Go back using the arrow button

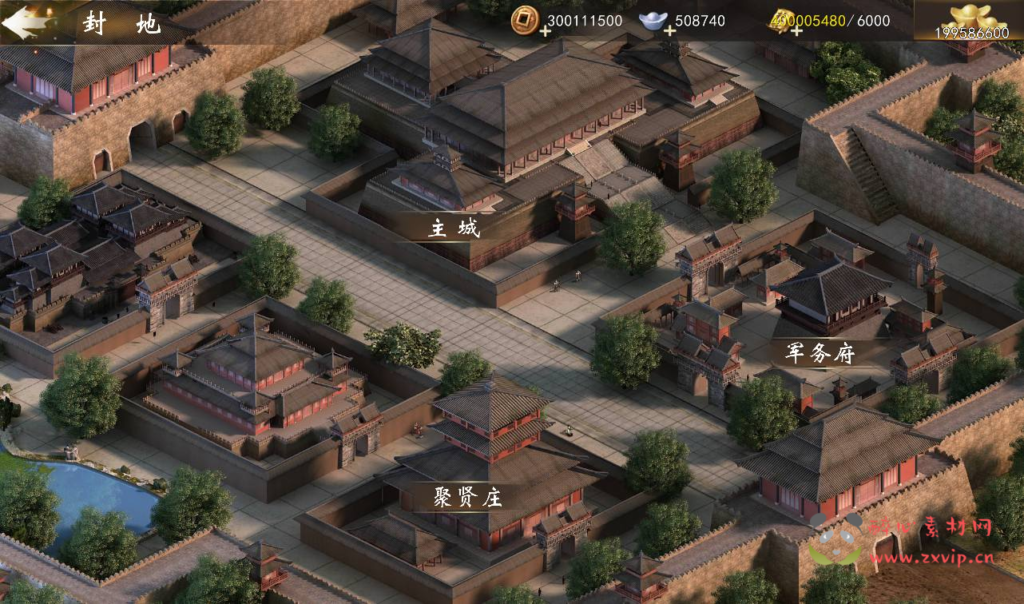pos(28,22)
